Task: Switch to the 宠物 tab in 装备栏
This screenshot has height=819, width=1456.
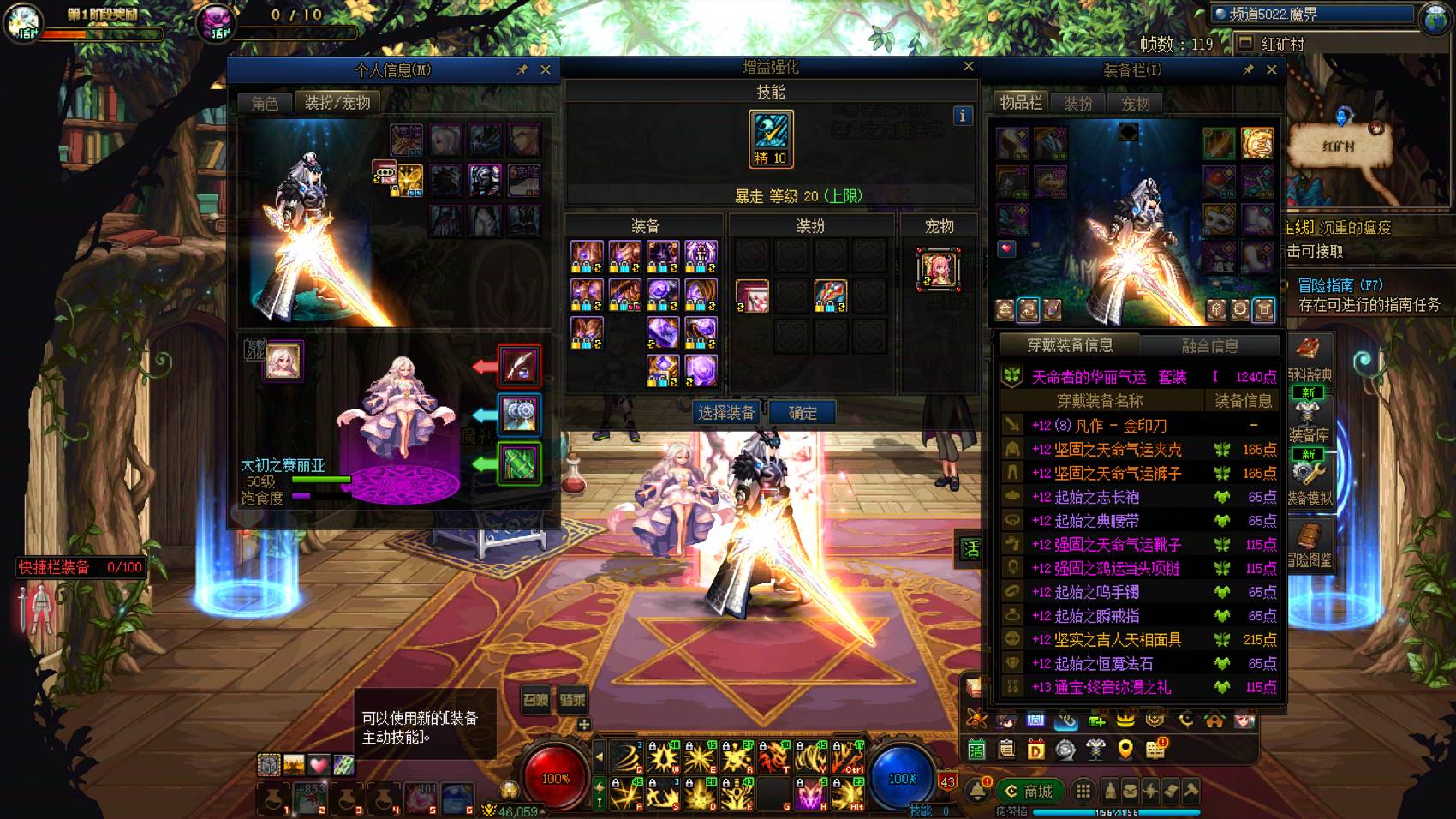Action: tap(1136, 104)
